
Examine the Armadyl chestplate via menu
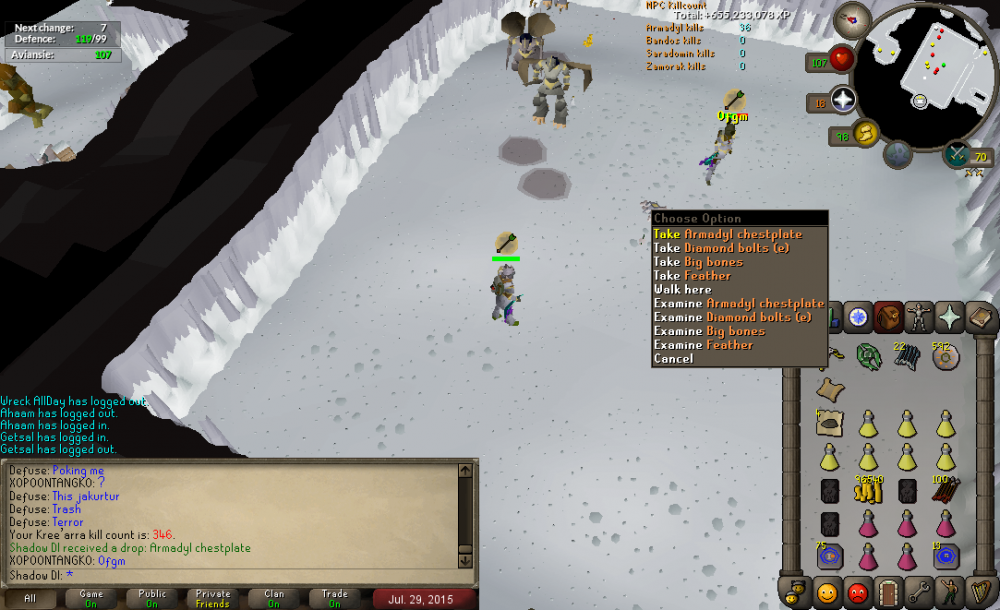(739, 303)
